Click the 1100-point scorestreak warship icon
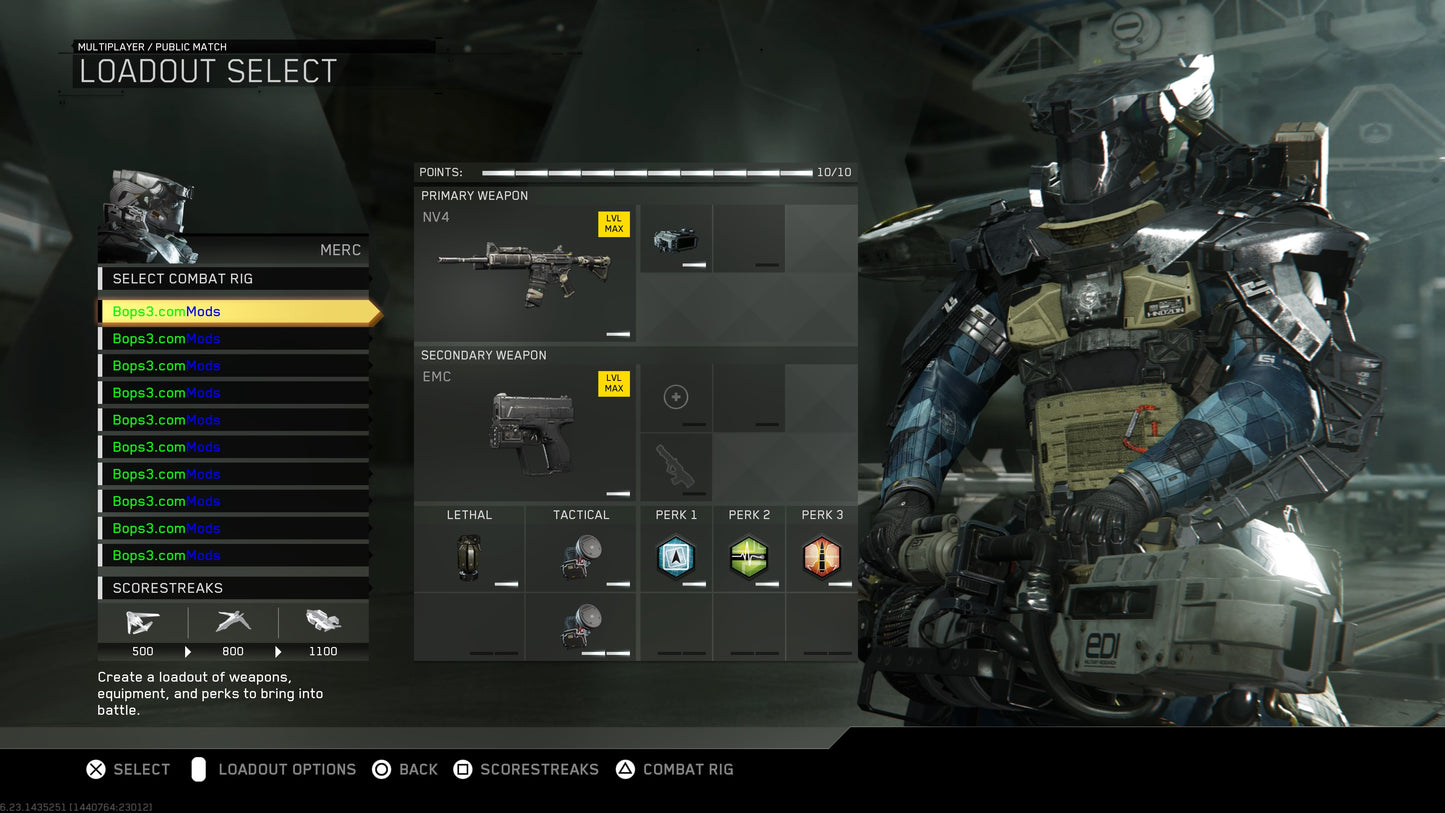Screen dimensions: 1445x813 click(324, 623)
